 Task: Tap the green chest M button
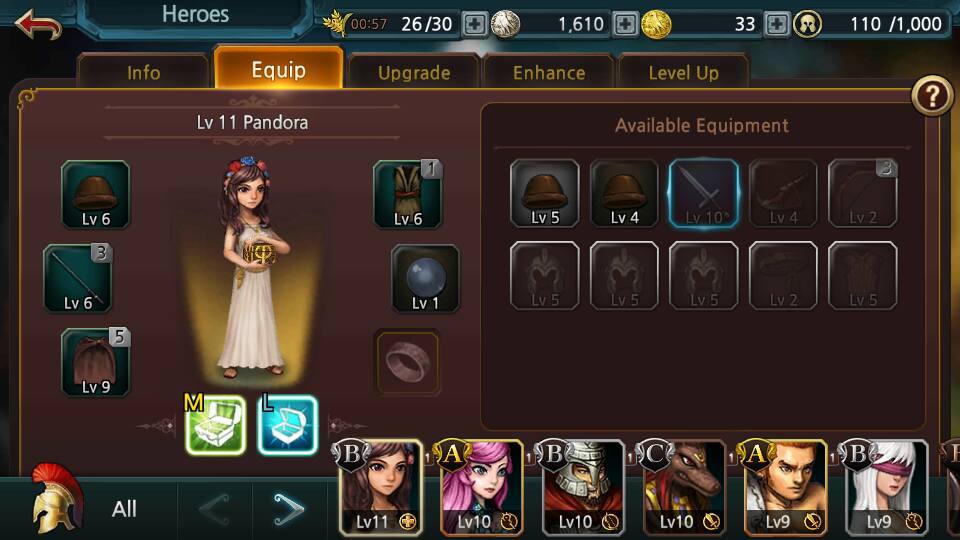point(215,425)
